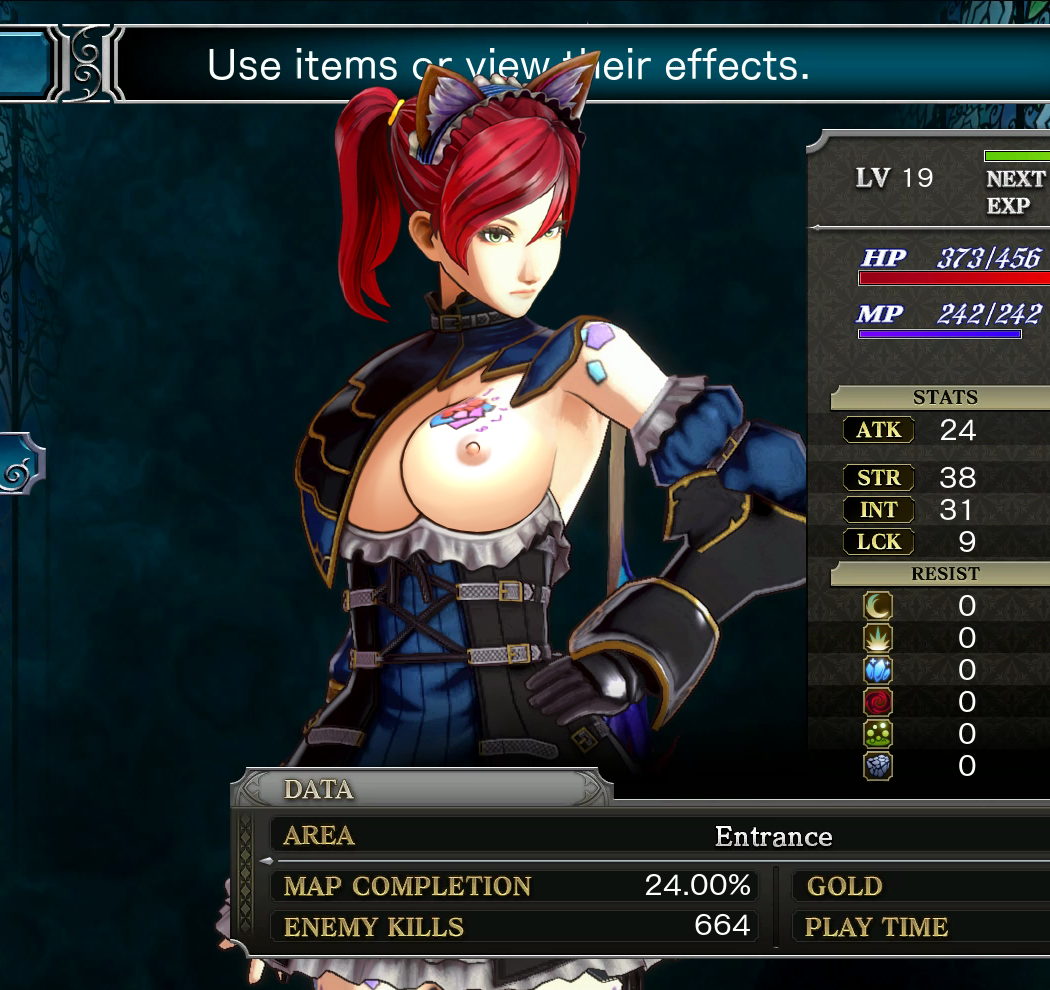Select the light burst resistance icon
Image resolution: width=1050 pixels, height=990 pixels.
[x=878, y=638]
